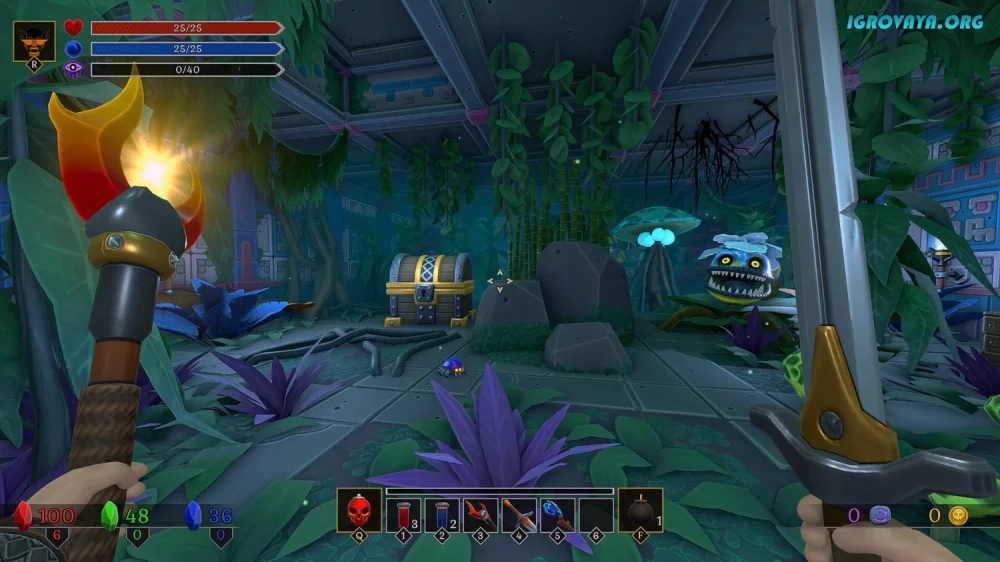Equip the flame torch staff in the hotbar
The width and height of the screenshot is (1000, 562).
[x=480, y=514]
